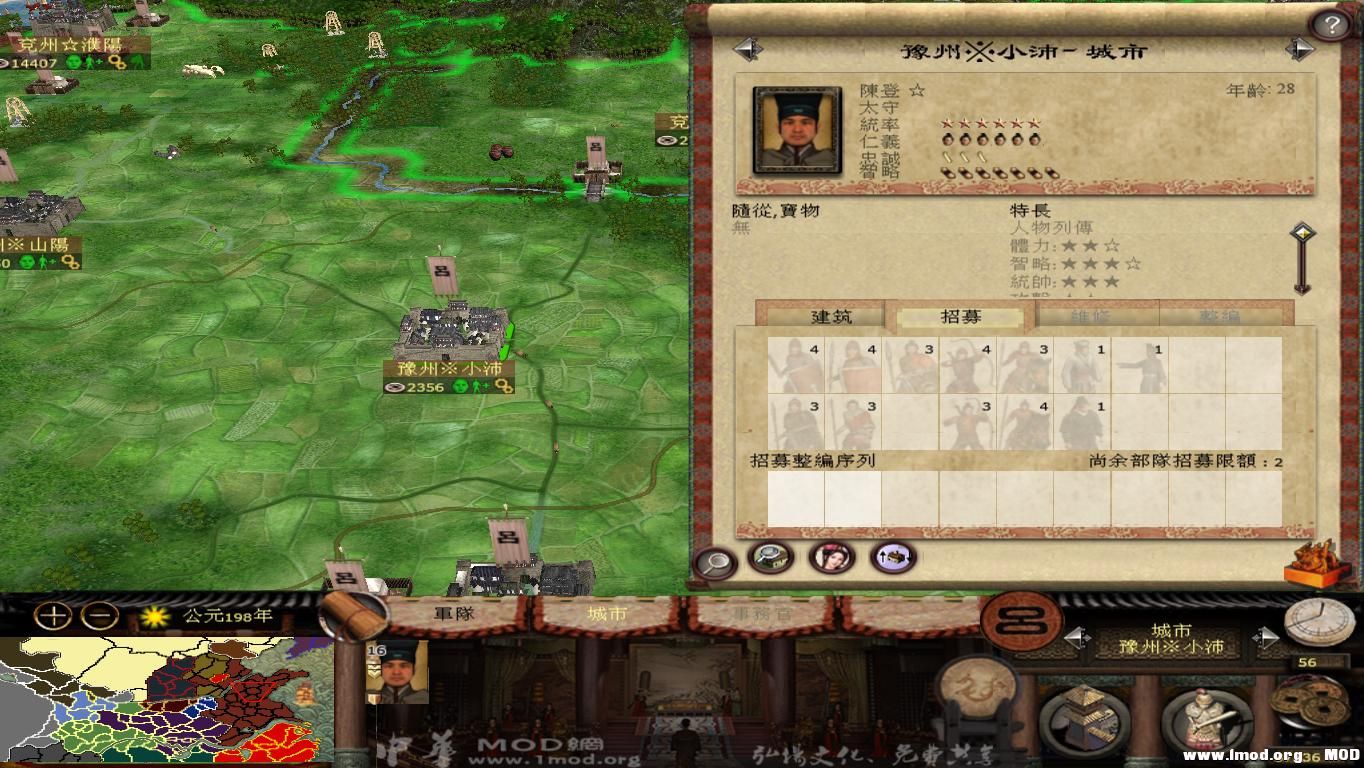Click the down chevron on the traits scrollbar
The image size is (1364, 768).
pos(1300,291)
